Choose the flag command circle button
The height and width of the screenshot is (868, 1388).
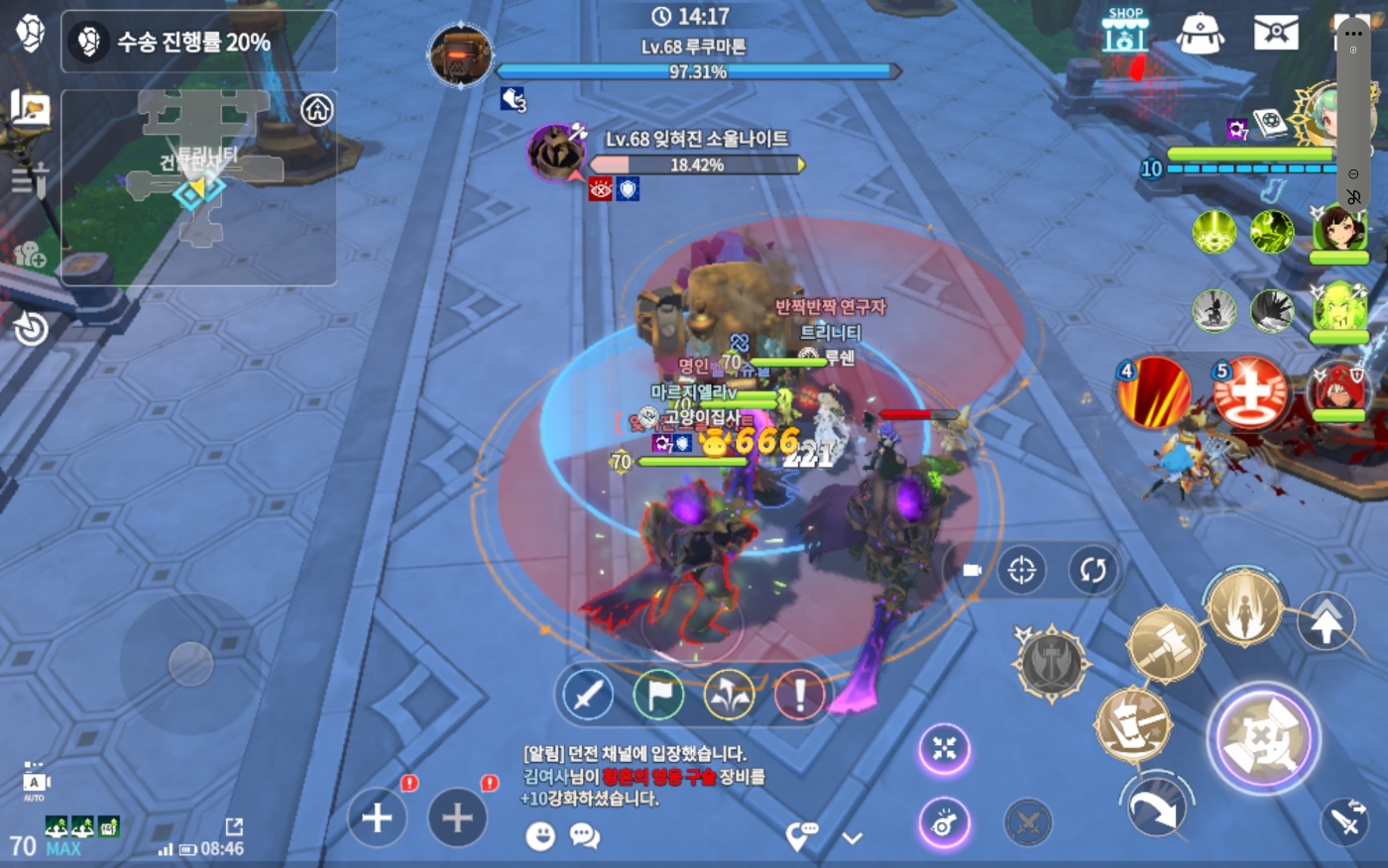pos(658,695)
